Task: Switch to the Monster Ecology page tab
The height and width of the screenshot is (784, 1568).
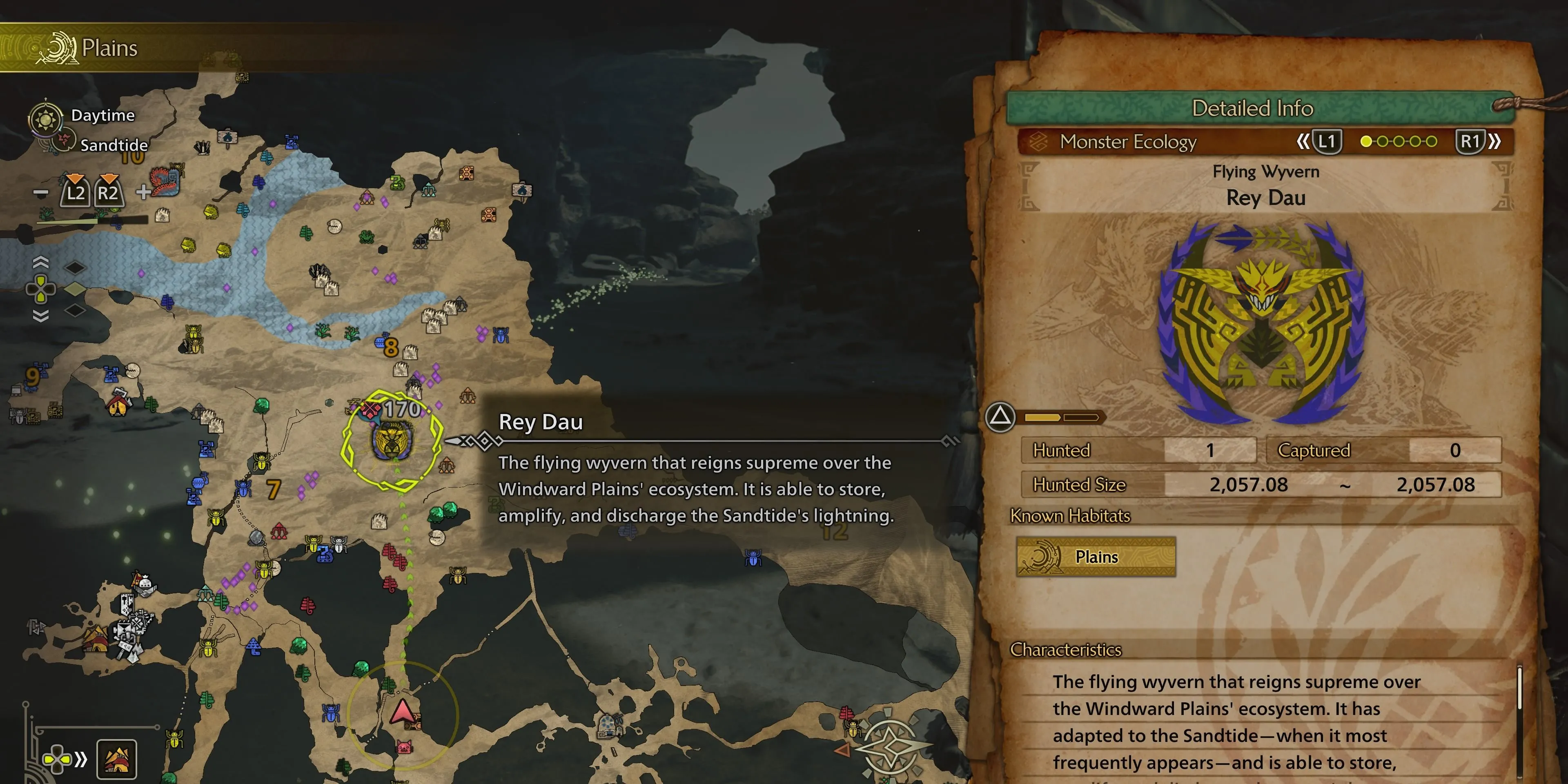Action: (x=1128, y=142)
